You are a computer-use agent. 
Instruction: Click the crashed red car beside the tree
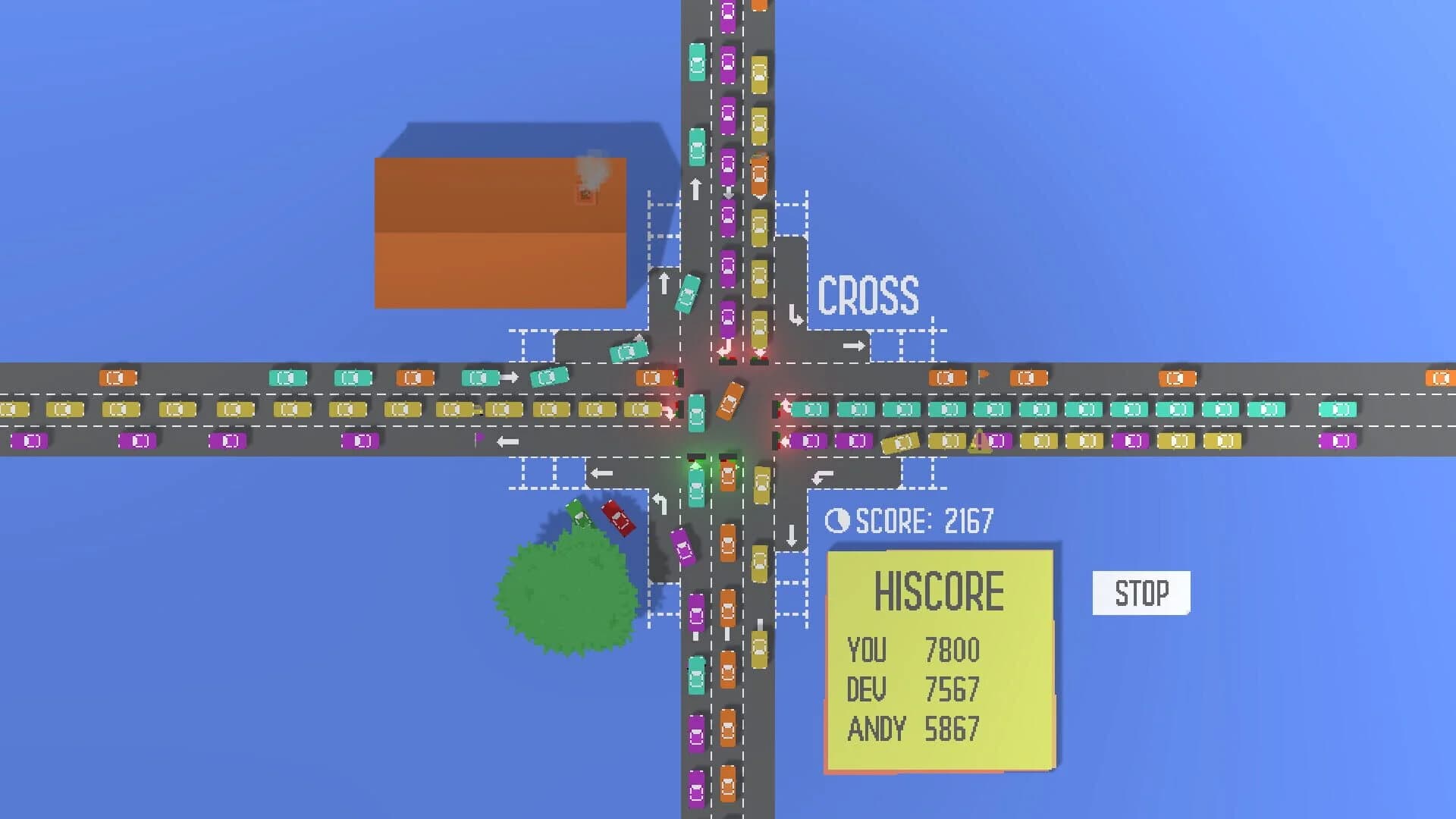(618, 518)
